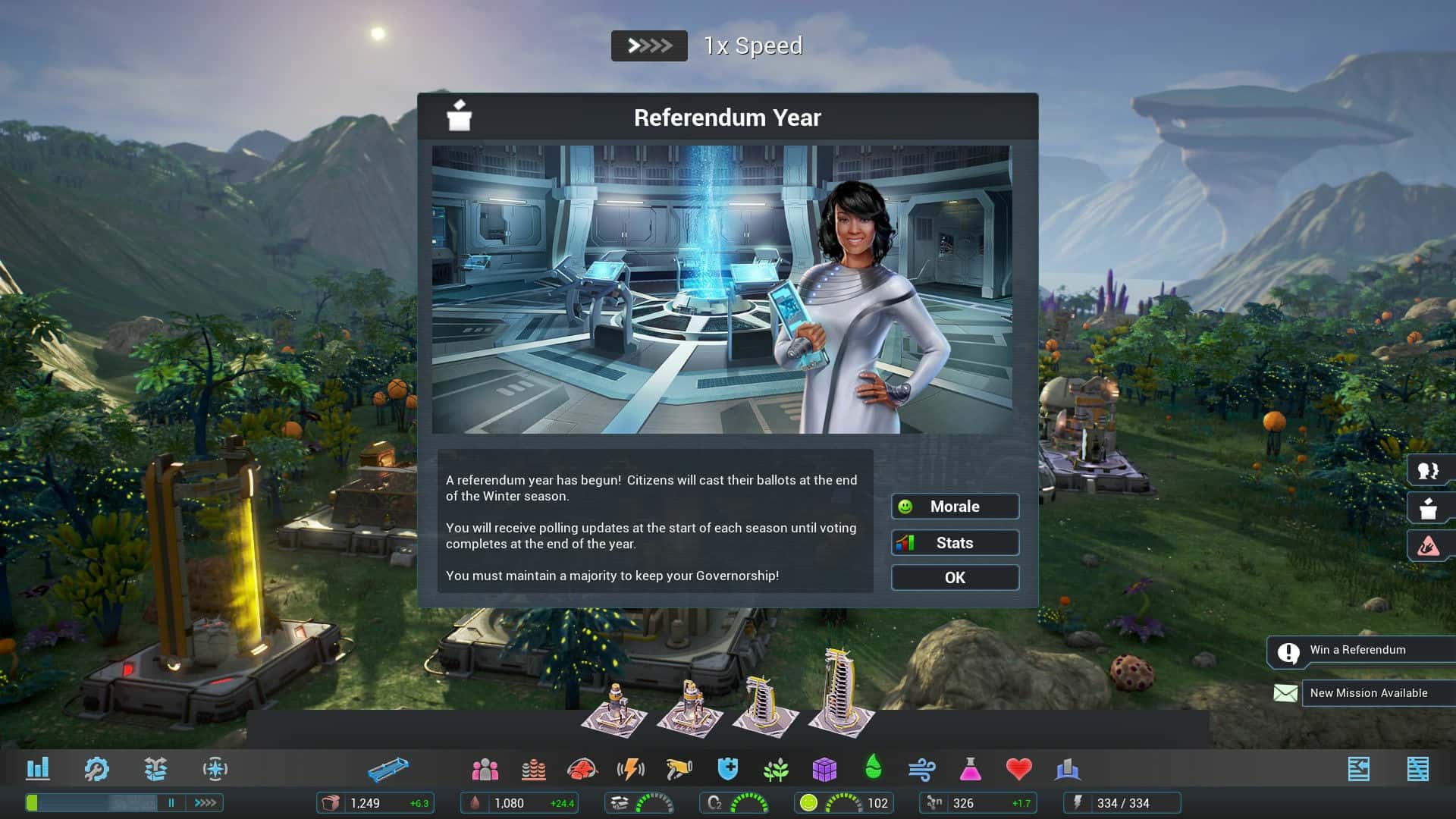Screen dimensions: 1456x819
Task: Select the purple storage cube overlay
Action: (x=824, y=768)
